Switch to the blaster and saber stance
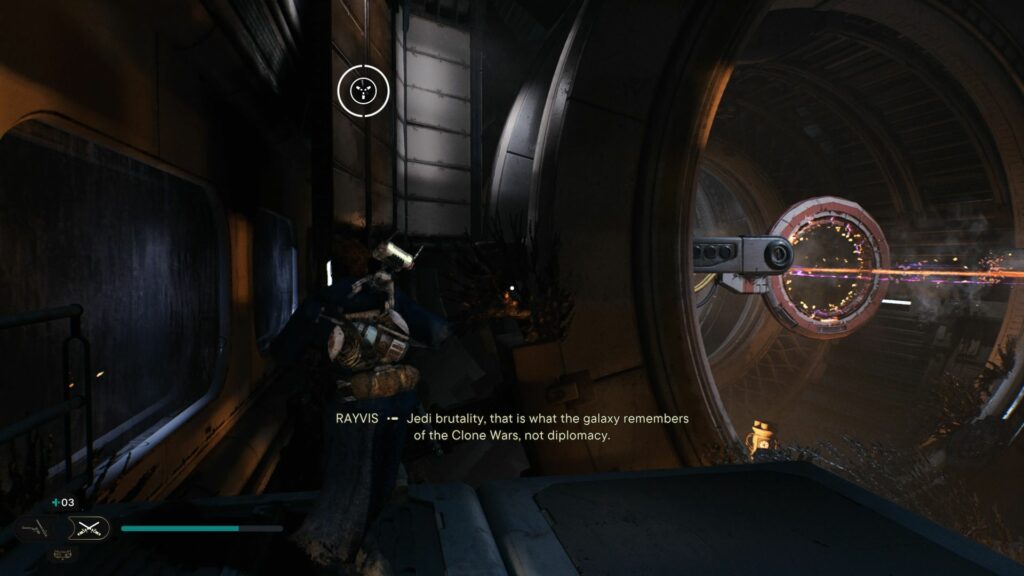 pyautogui.click(x=35, y=528)
